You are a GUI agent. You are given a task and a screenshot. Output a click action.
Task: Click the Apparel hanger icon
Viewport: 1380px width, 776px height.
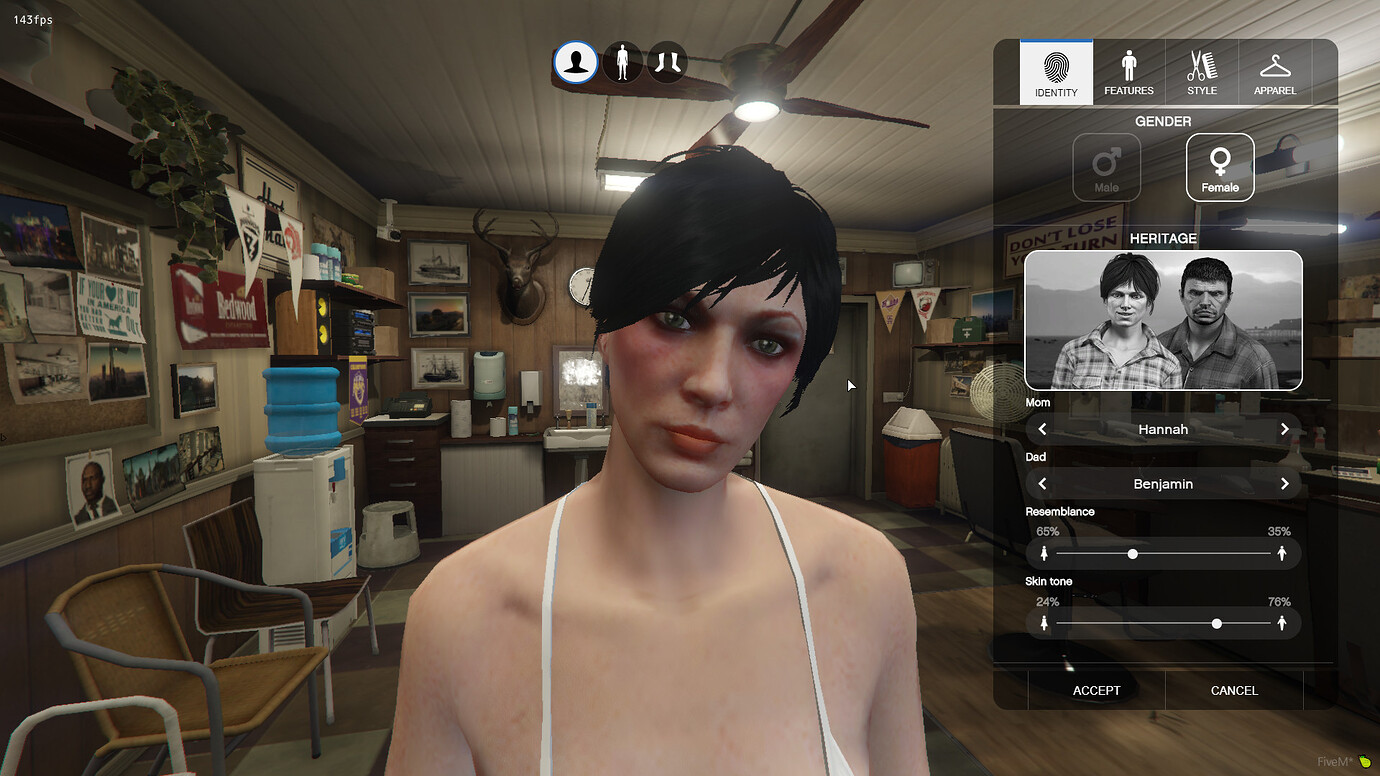(1275, 64)
